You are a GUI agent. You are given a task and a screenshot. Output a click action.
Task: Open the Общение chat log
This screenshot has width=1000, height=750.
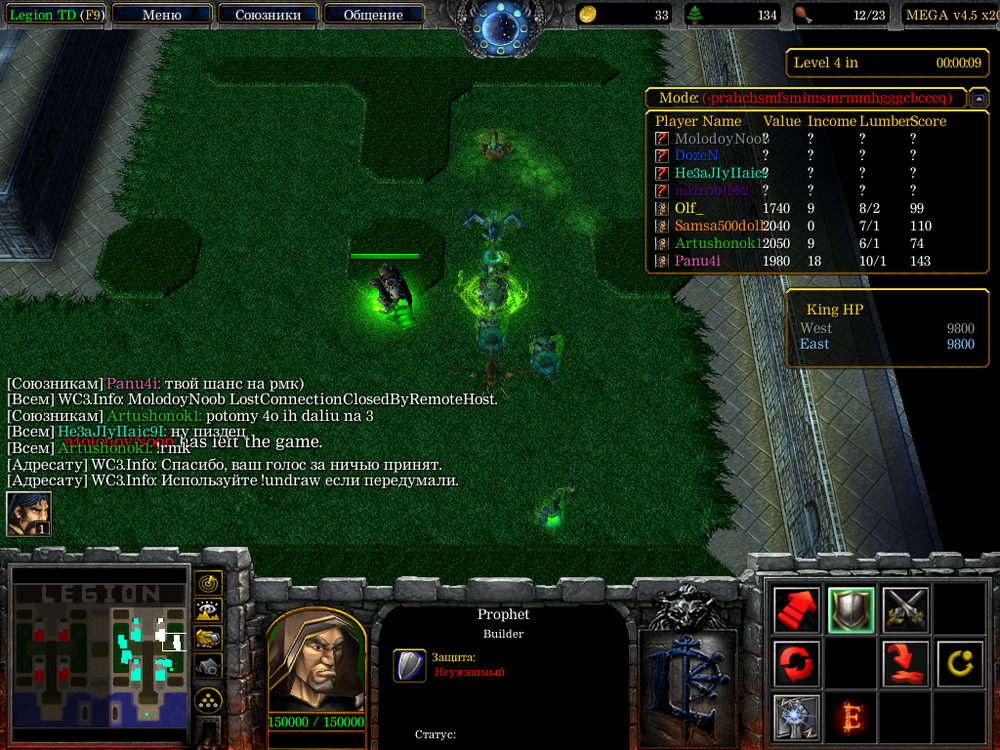pyautogui.click(x=373, y=15)
